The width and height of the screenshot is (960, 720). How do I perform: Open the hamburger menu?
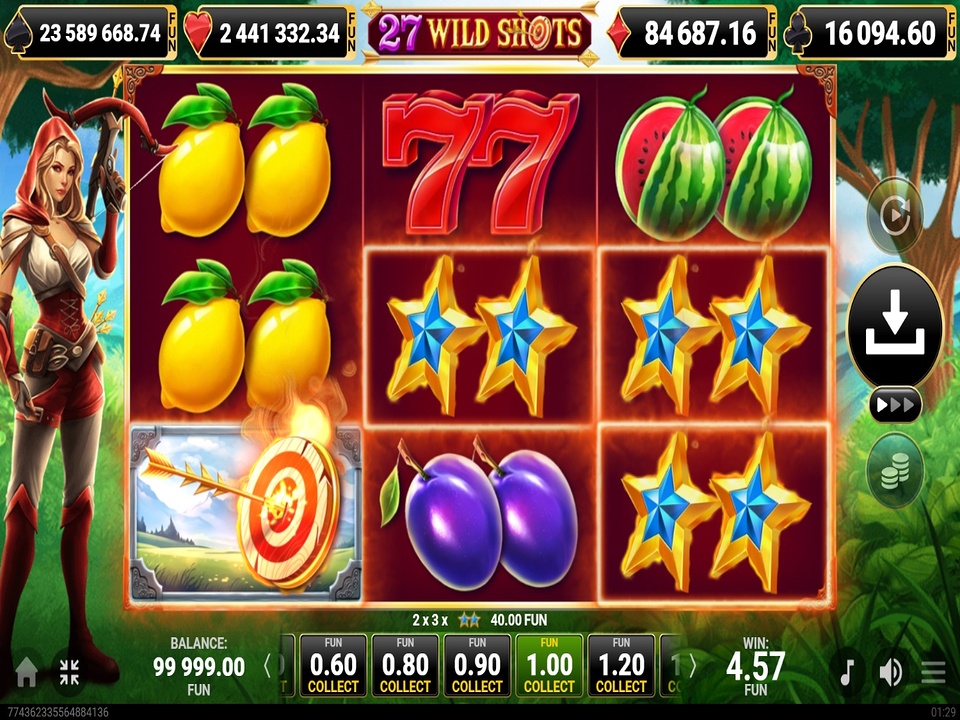(x=933, y=672)
